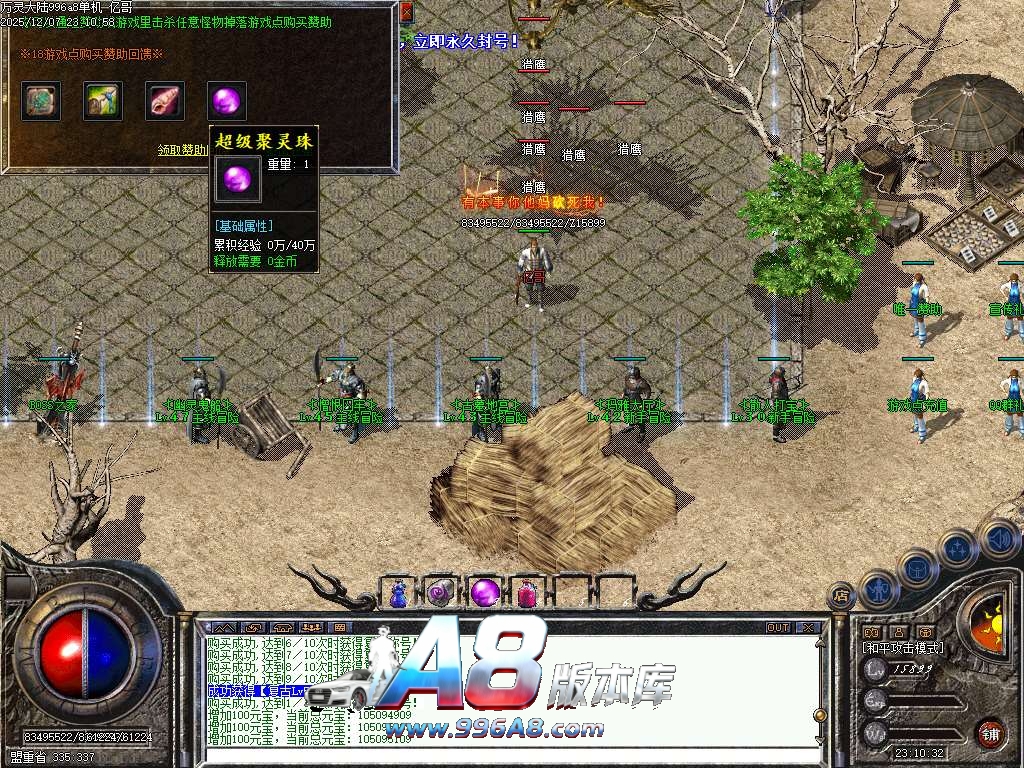Screen dimensions: 1024x768
Task: Click the OUT button on chat panel
Action: [778, 628]
